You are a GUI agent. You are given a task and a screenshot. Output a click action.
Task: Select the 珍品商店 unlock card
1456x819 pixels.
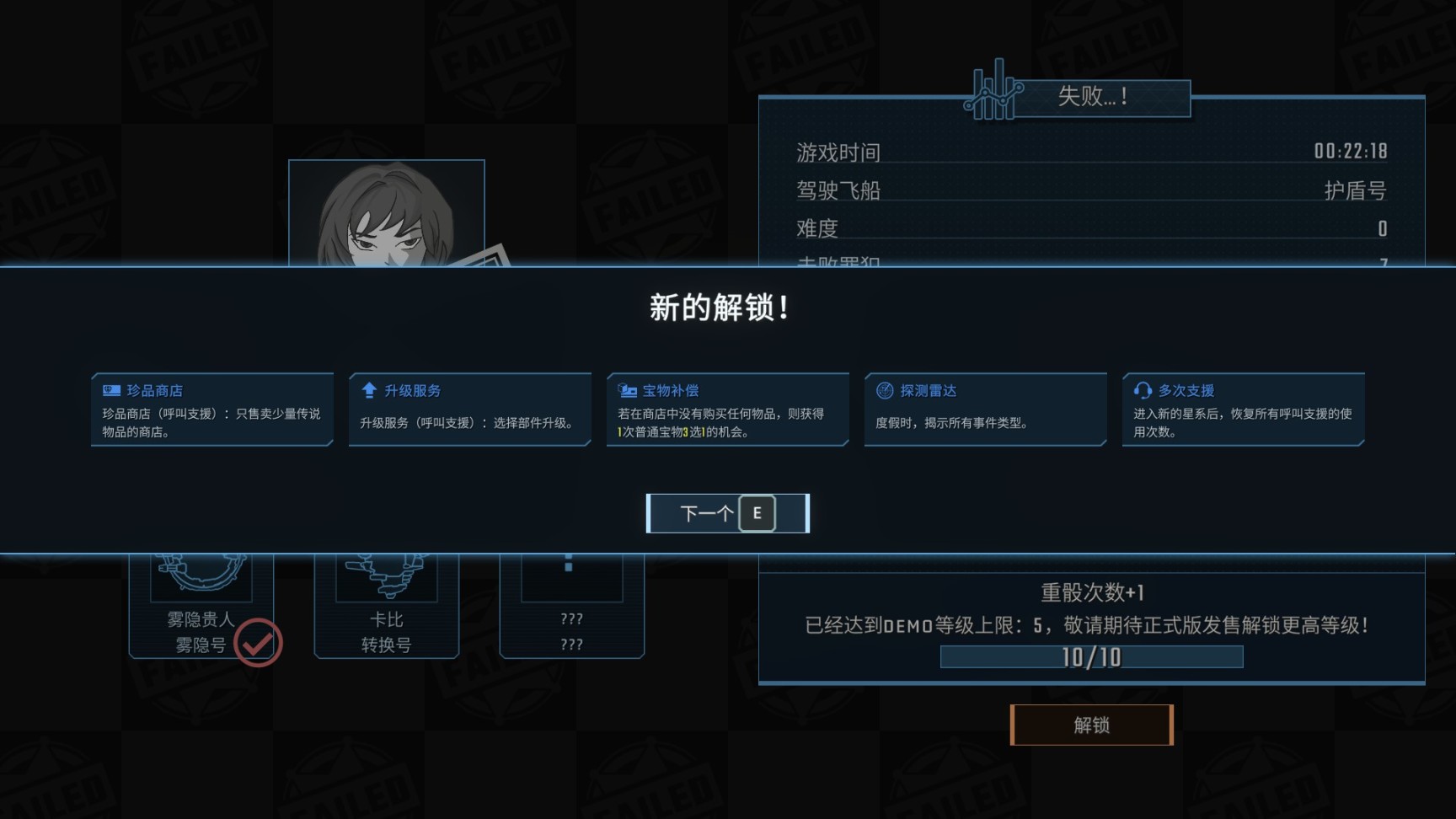click(x=211, y=409)
